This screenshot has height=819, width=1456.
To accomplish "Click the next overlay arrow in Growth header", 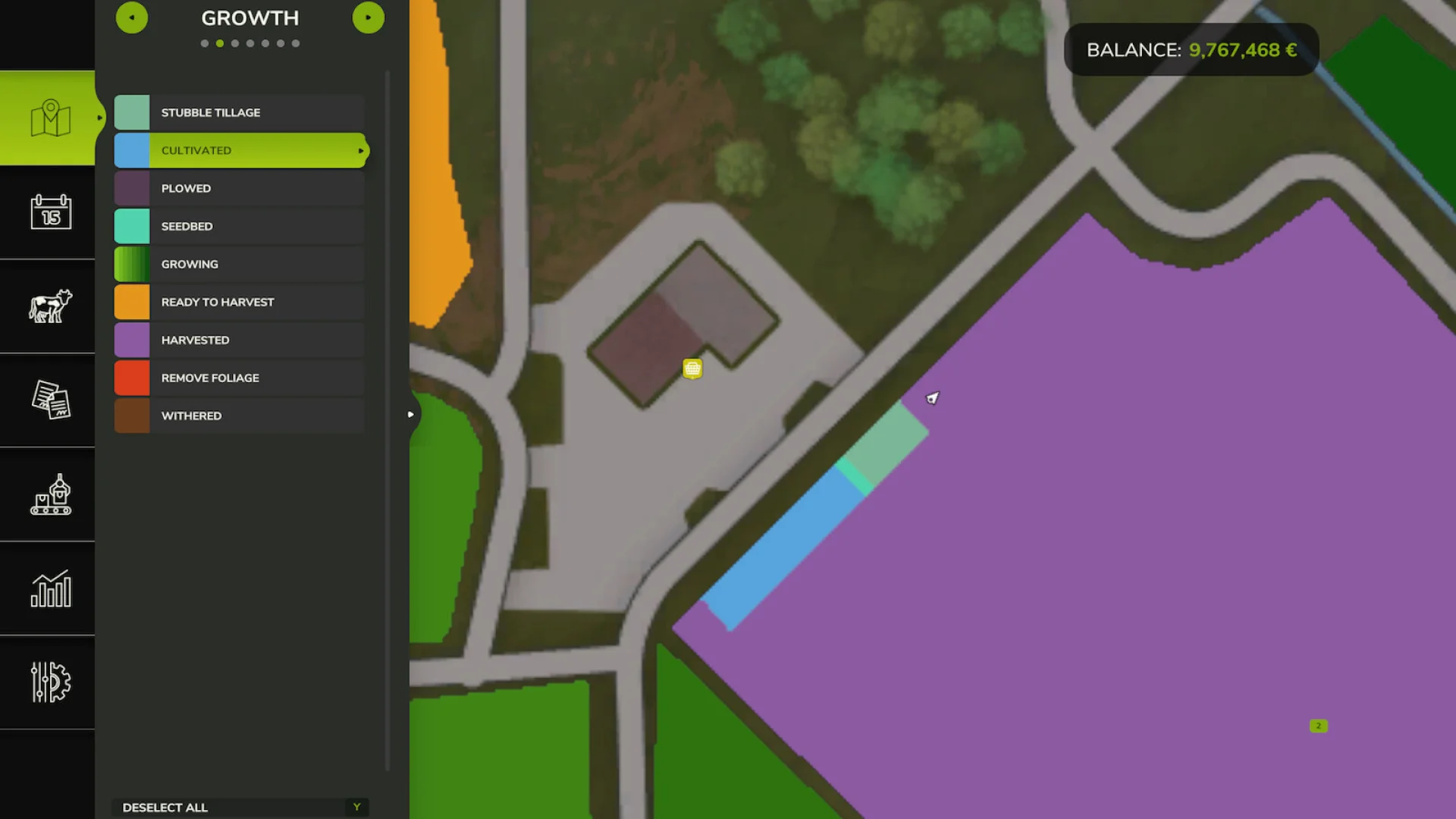I will pos(369,17).
